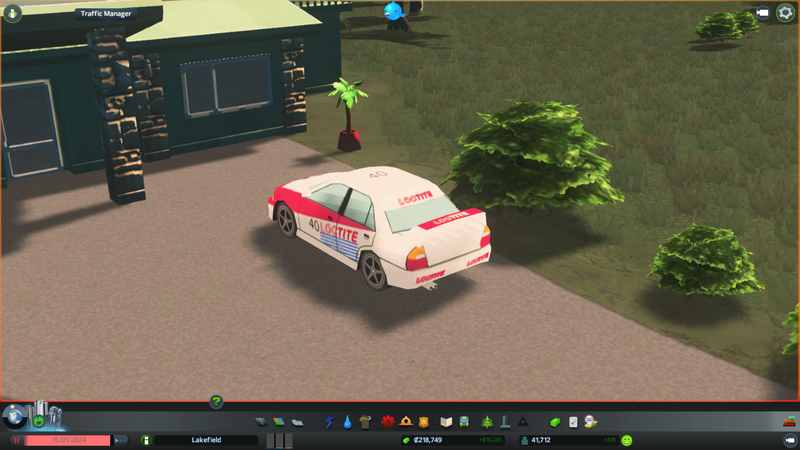Image resolution: width=800 pixels, height=450 pixels.
Task: Open the green question mark advisor
Action: pyautogui.click(x=216, y=402)
